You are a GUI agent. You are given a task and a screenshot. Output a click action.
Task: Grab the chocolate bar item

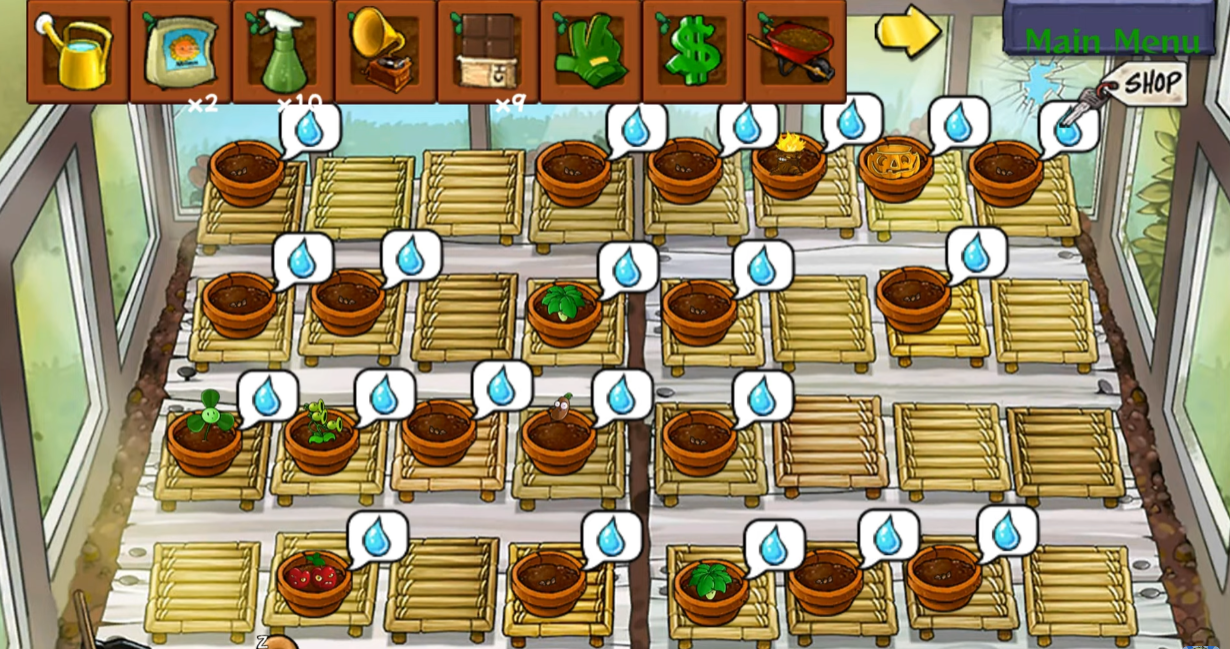(x=488, y=50)
